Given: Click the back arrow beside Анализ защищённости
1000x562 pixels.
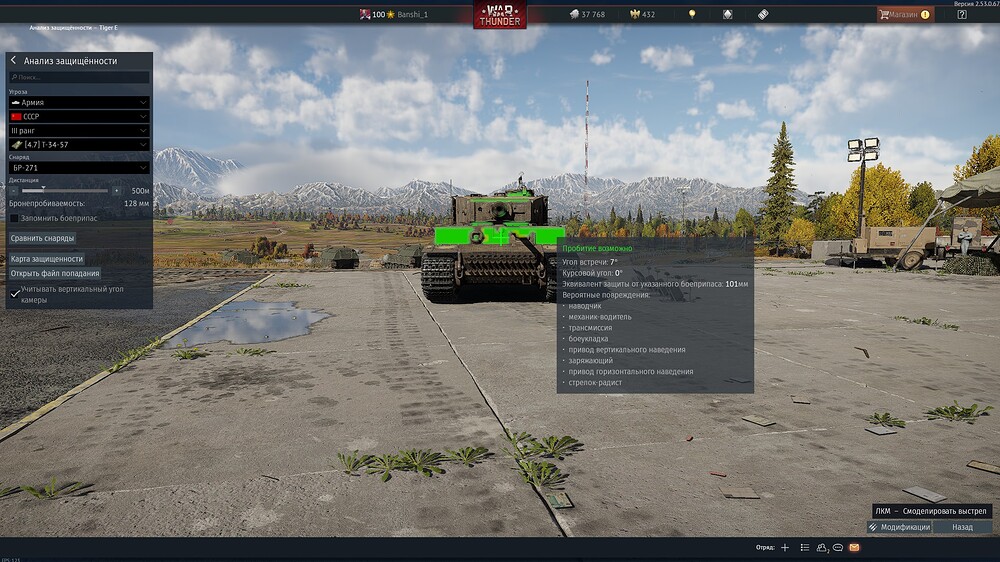Looking at the screenshot, I should tap(14, 61).
